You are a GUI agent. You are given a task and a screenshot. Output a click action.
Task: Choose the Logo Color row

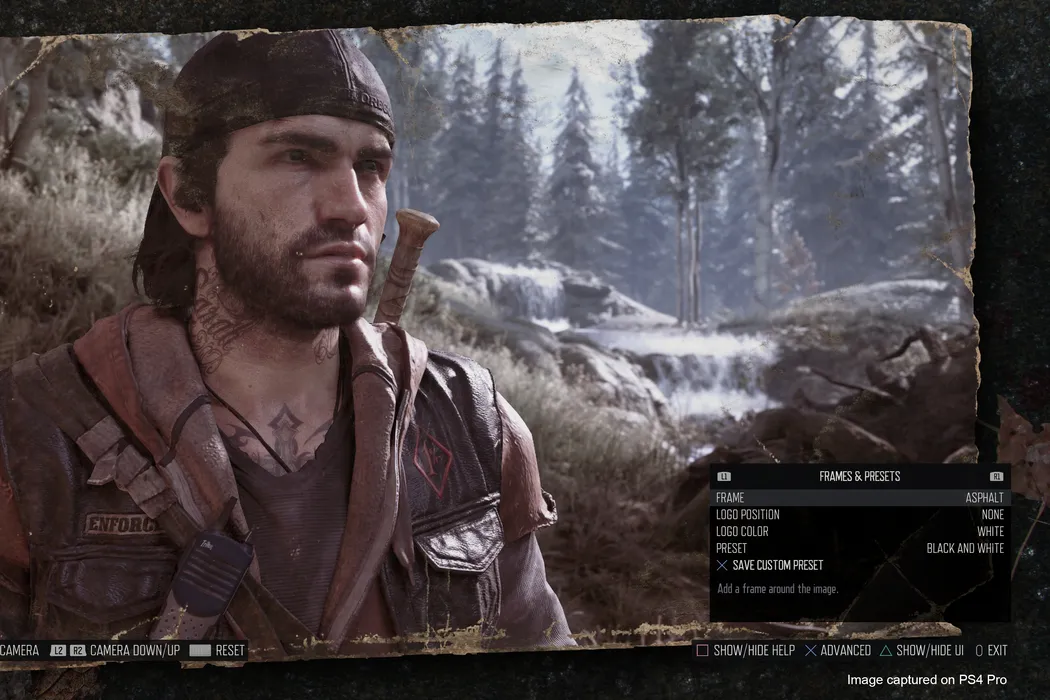coord(860,531)
